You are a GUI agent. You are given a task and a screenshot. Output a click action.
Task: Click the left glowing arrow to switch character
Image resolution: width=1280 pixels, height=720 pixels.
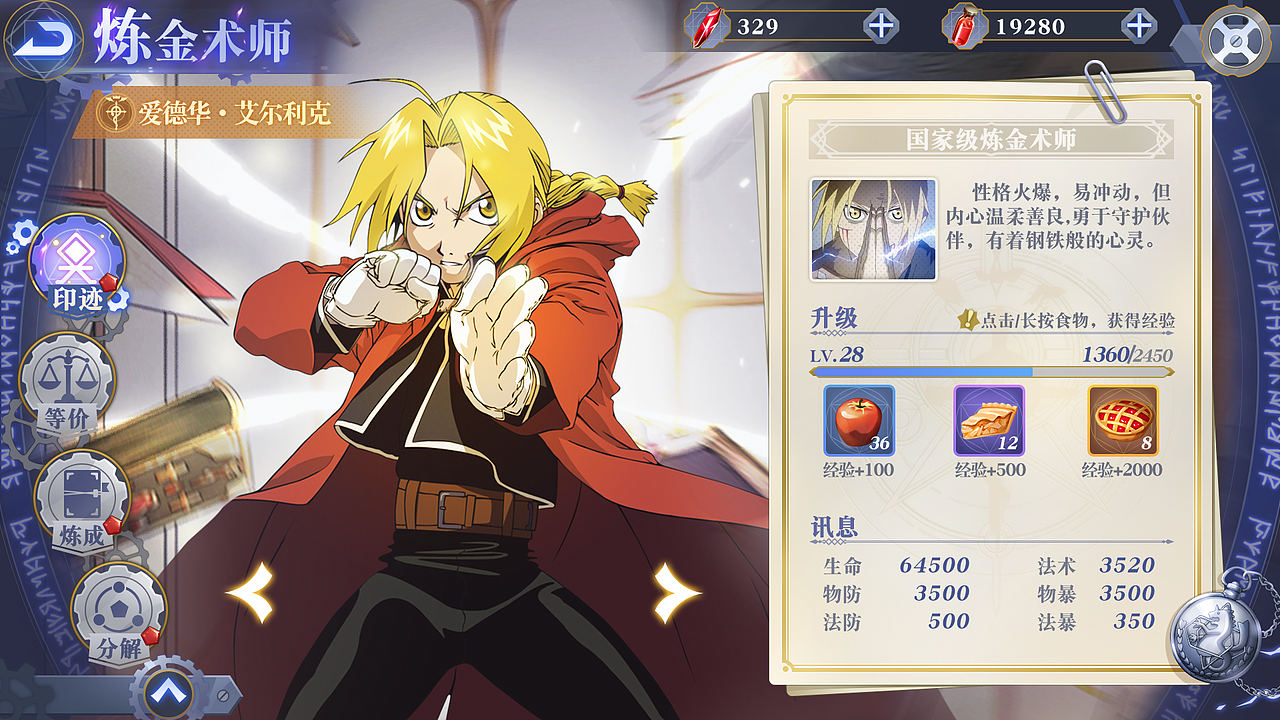(x=250, y=593)
